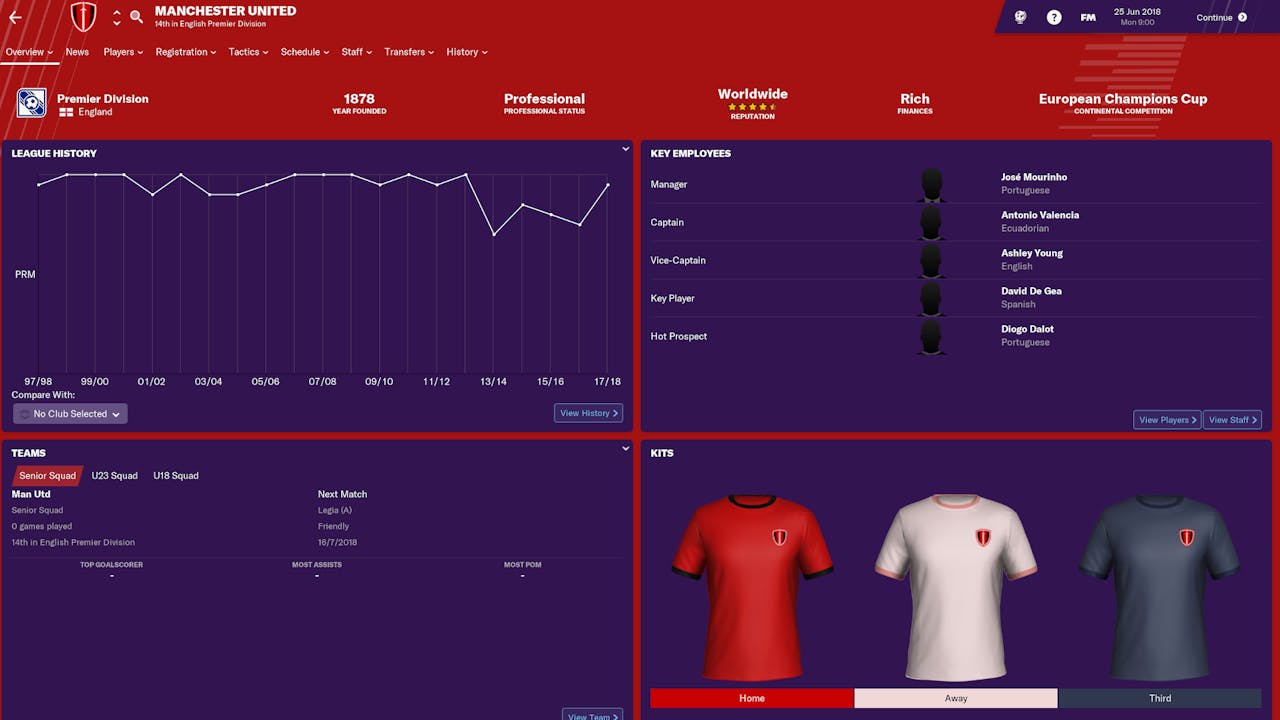This screenshot has height=720, width=1280.
Task: Open the Transfers menu
Action: [x=408, y=52]
